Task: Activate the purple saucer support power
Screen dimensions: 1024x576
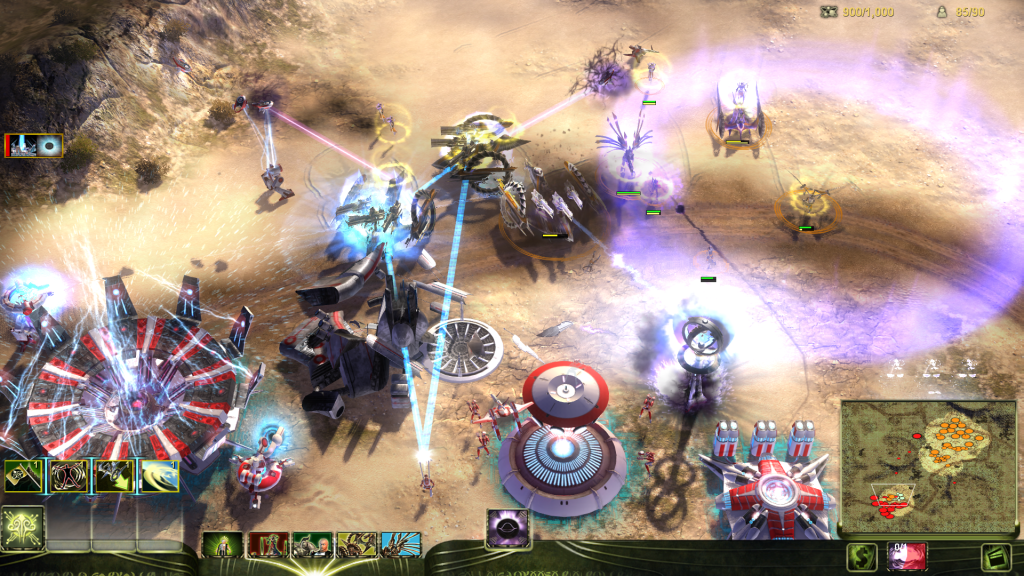Action: coord(508,529)
